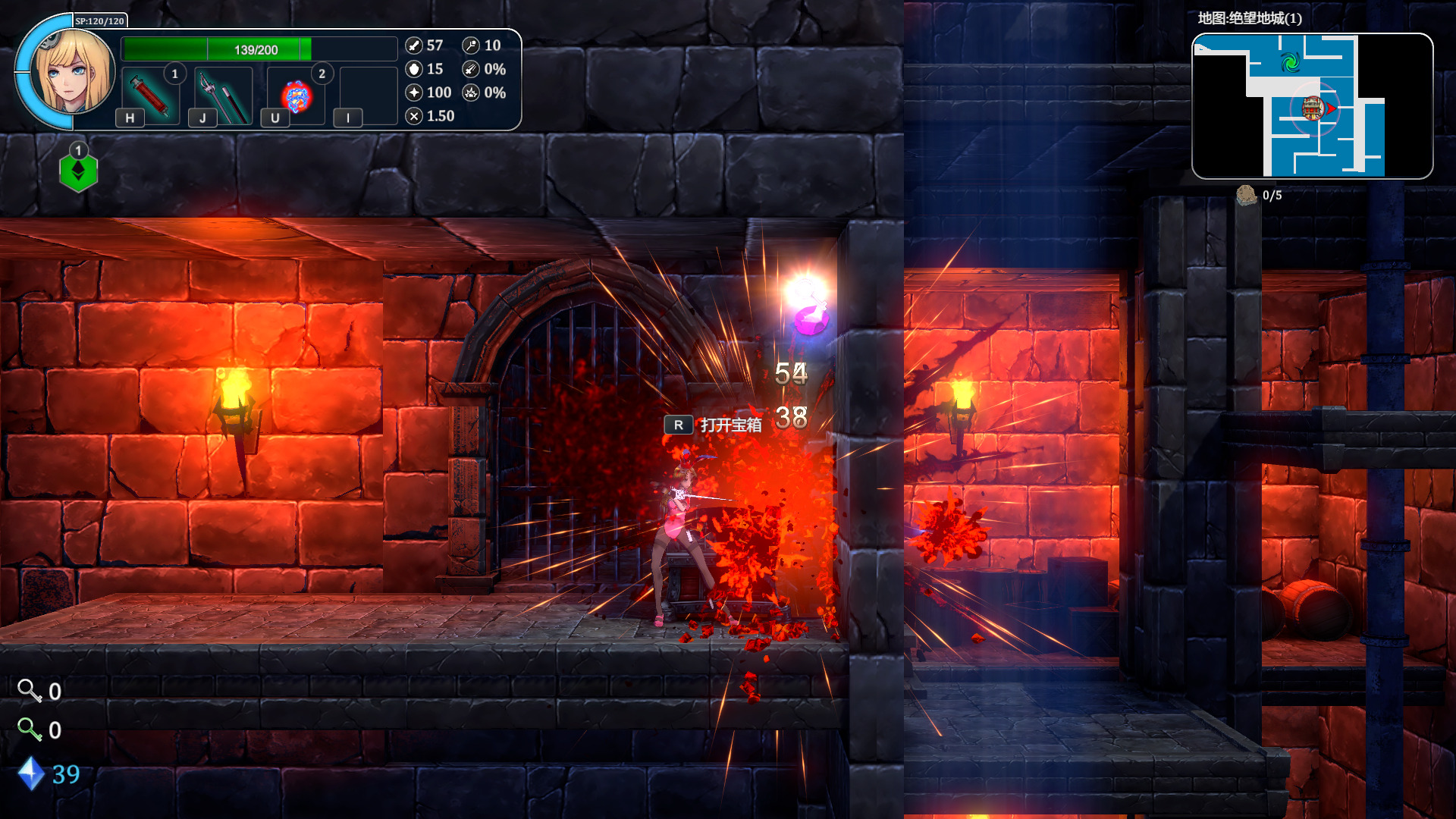Activate the red and blue orb skill
1456x819 pixels.
297,96
